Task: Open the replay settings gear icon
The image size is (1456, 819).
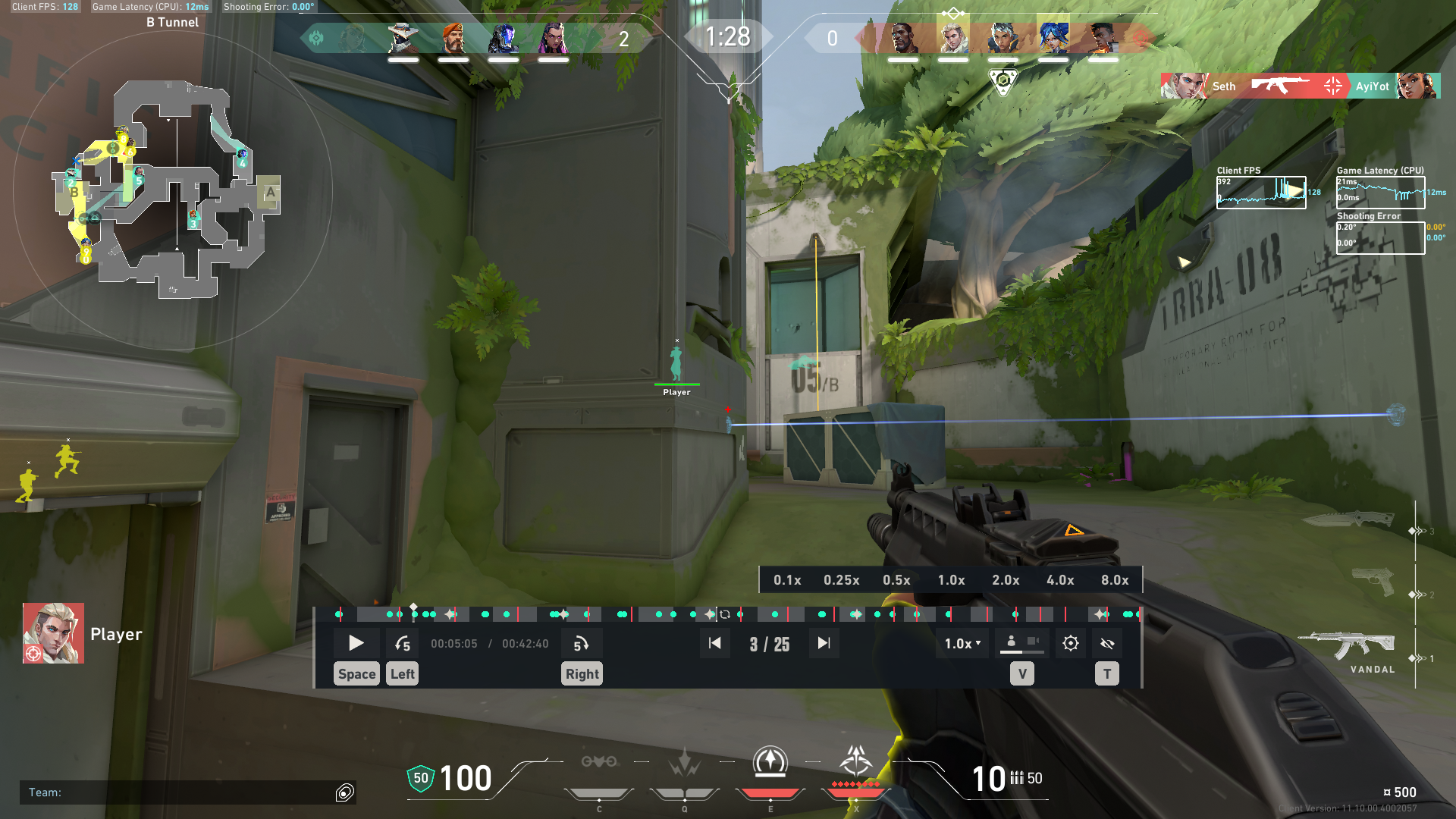Action: point(1070,643)
